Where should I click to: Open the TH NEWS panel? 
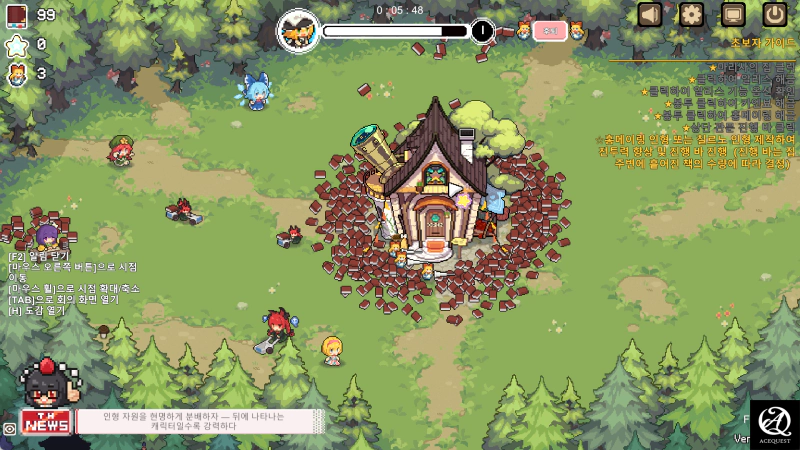pyautogui.click(x=46, y=422)
